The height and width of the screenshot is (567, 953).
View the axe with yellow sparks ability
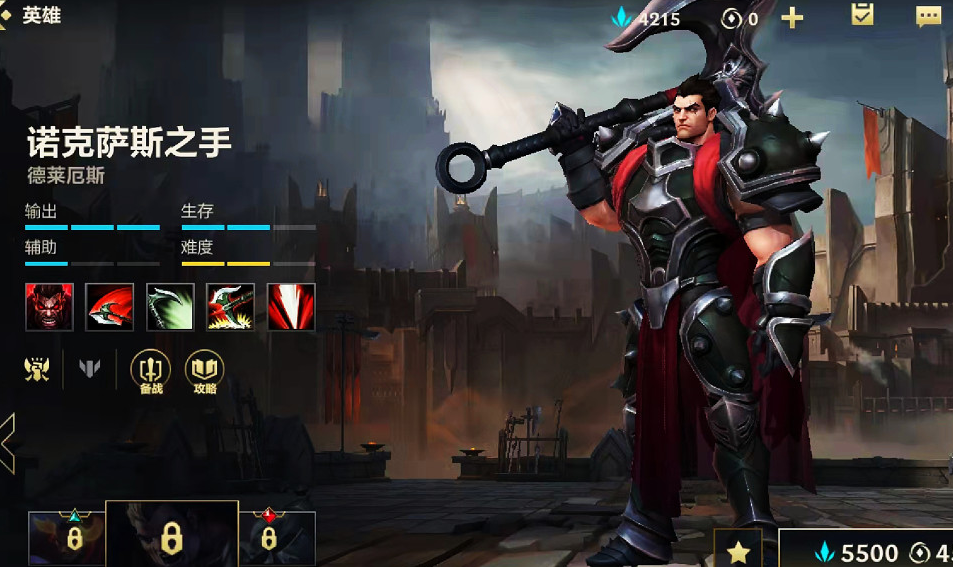coord(230,307)
